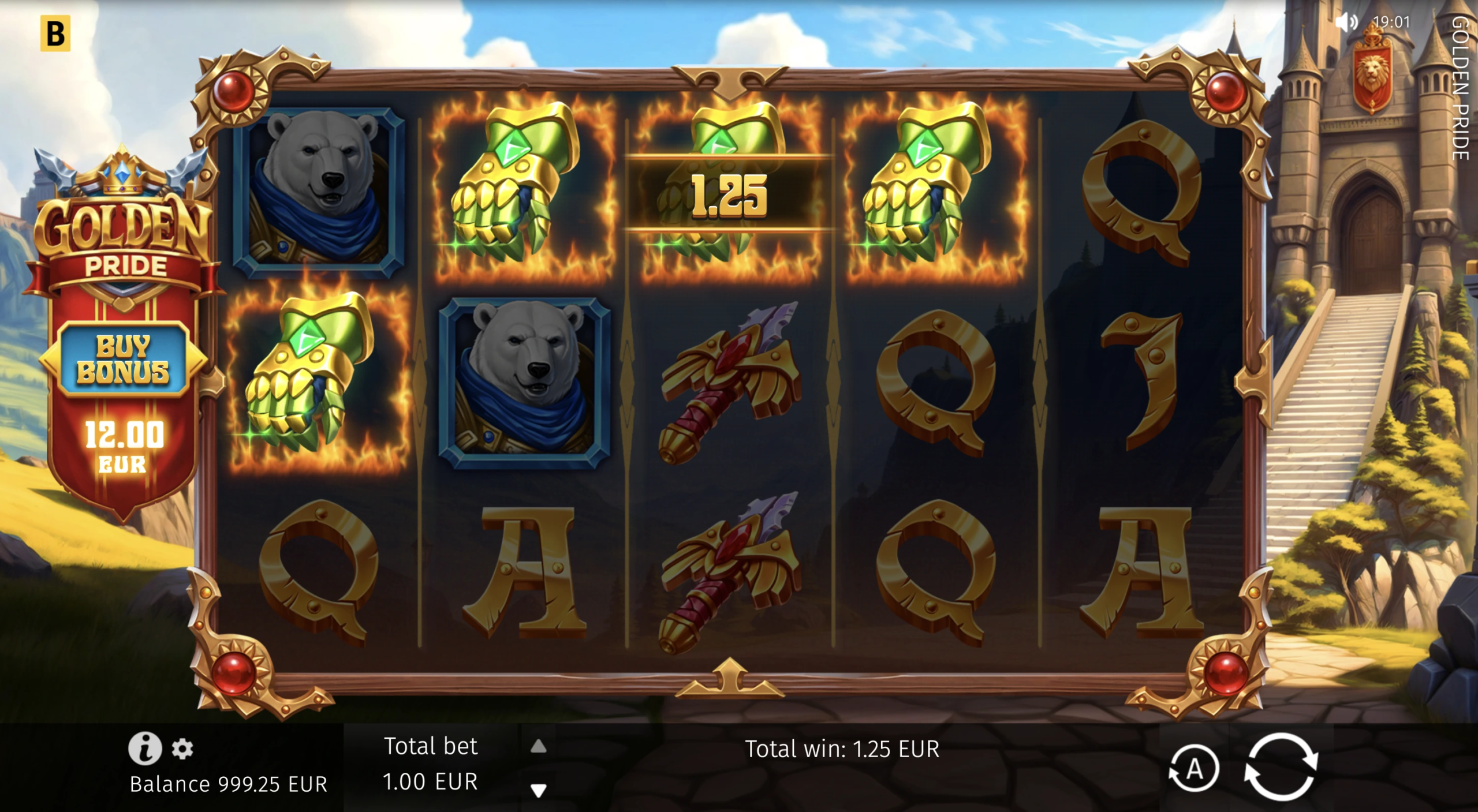Open the Buy Bonus feature
The height and width of the screenshot is (812, 1478).
(x=123, y=360)
